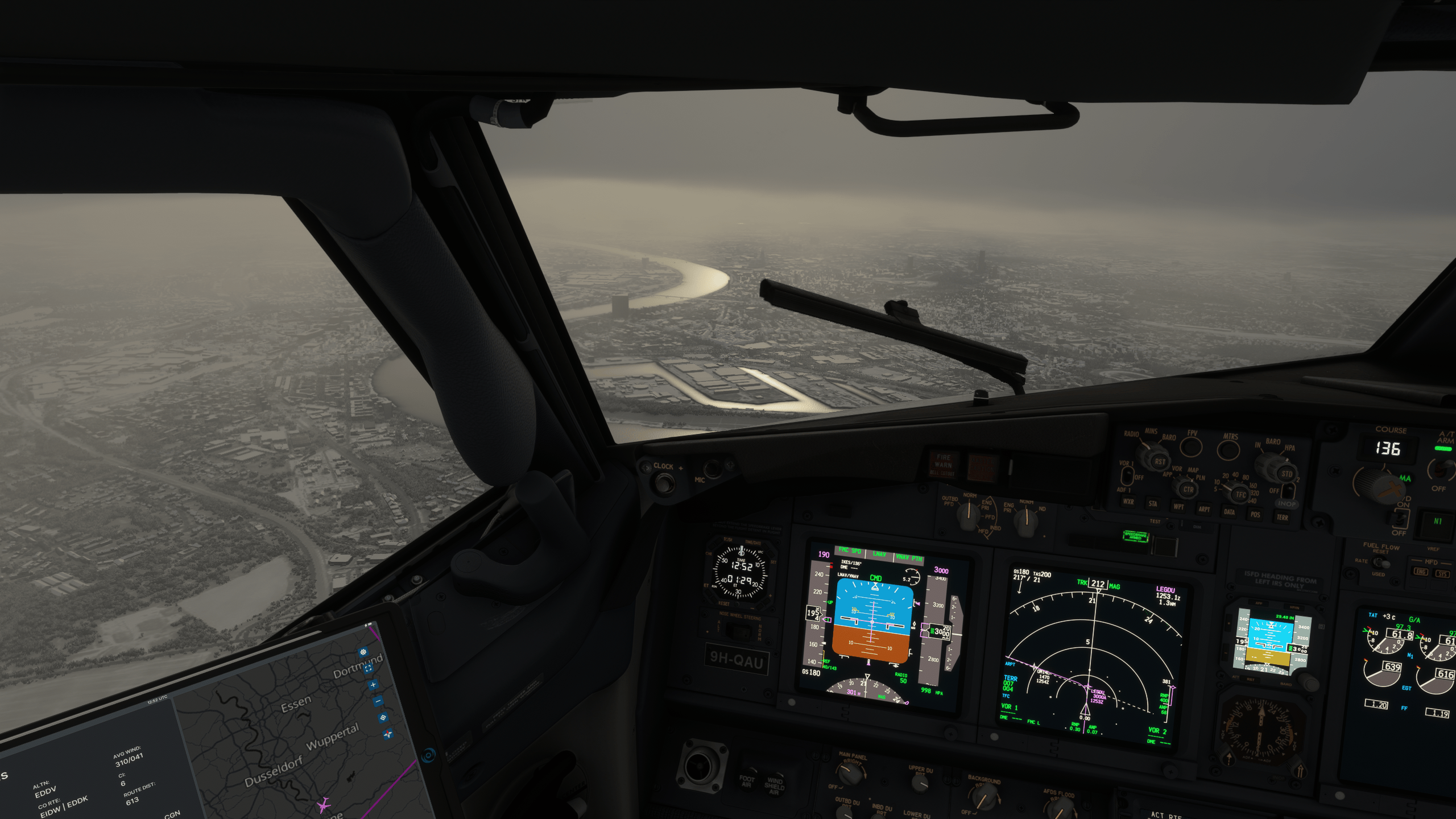Image resolution: width=1456 pixels, height=819 pixels.
Task: Click the compass rose icon on the map
Action: 387,733
